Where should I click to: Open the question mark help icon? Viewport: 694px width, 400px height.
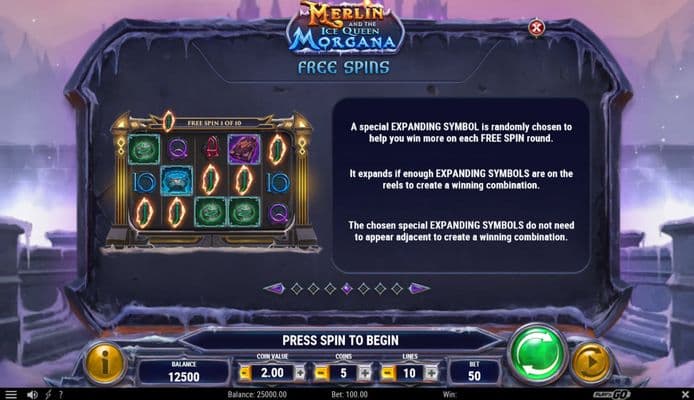[62, 394]
